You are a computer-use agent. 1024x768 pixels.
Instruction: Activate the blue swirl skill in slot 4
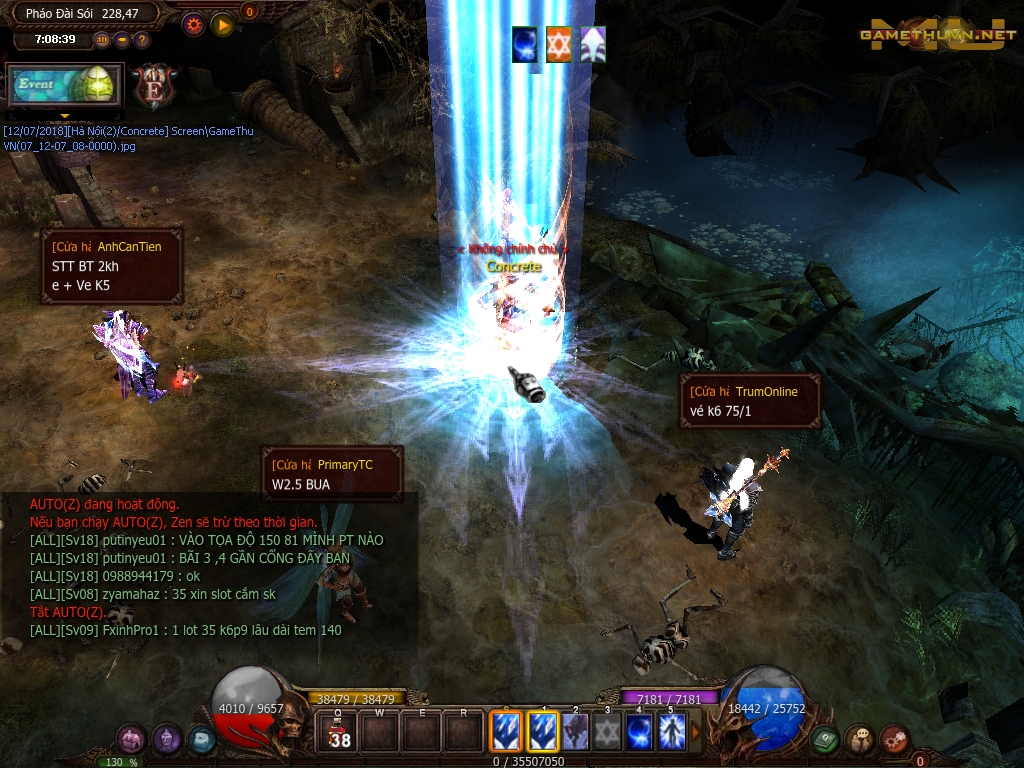pos(639,732)
